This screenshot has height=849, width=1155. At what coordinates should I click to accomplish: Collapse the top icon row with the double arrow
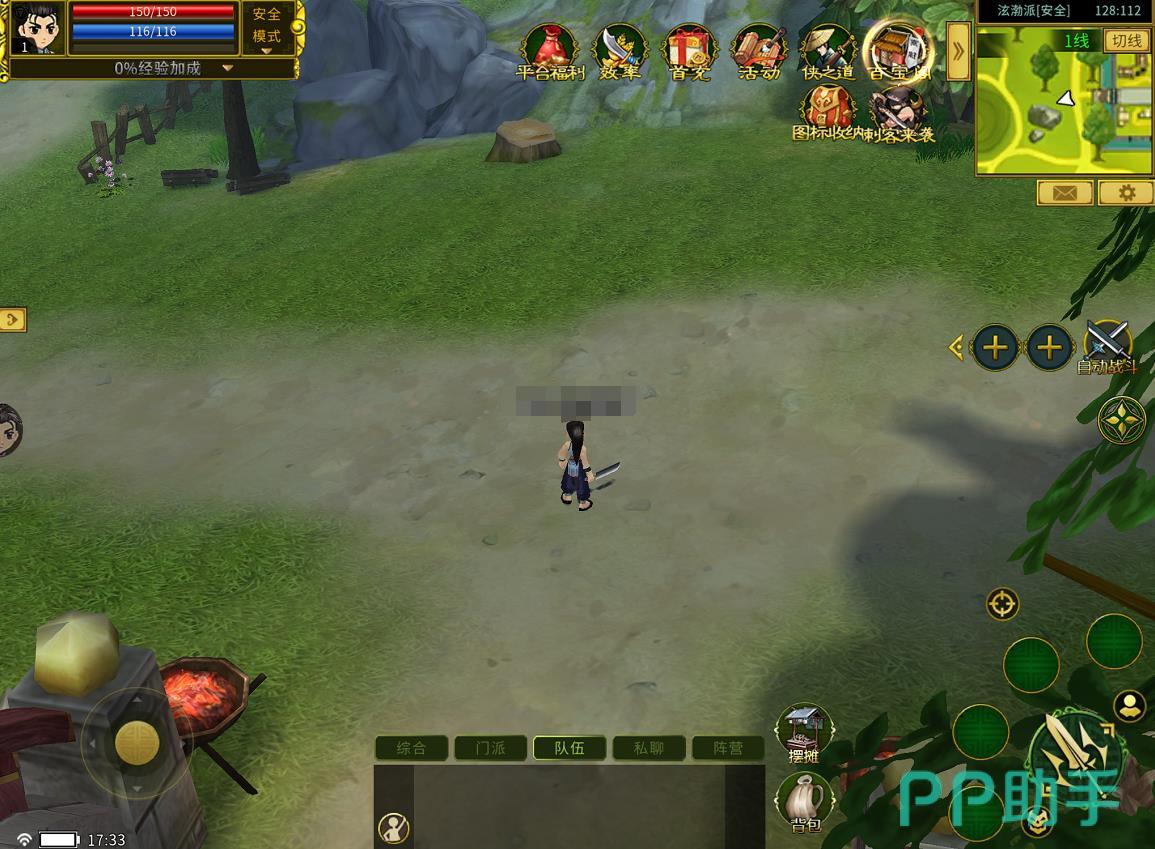point(957,51)
